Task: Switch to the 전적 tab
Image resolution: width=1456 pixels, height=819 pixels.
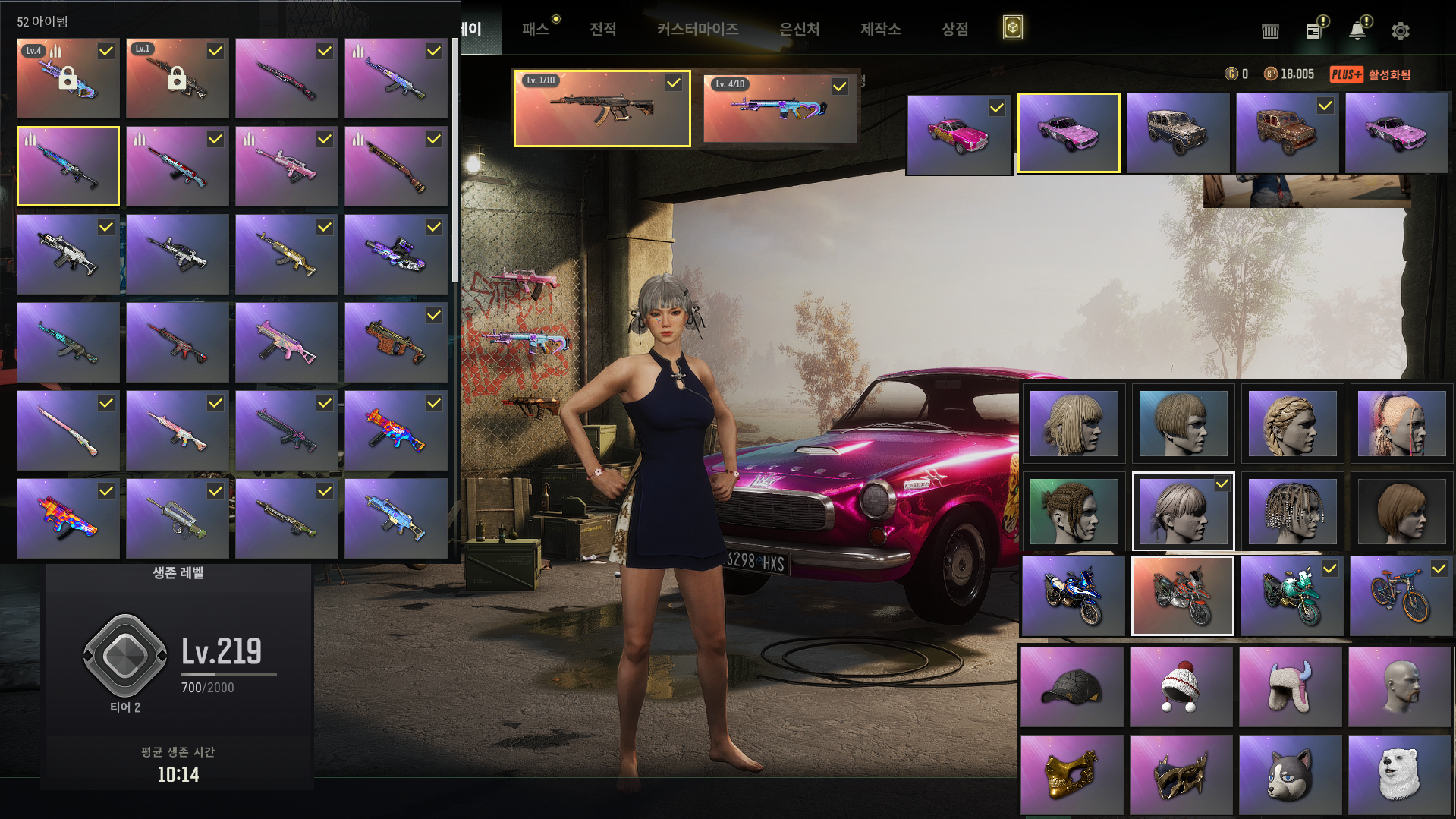Action: click(603, 30)
